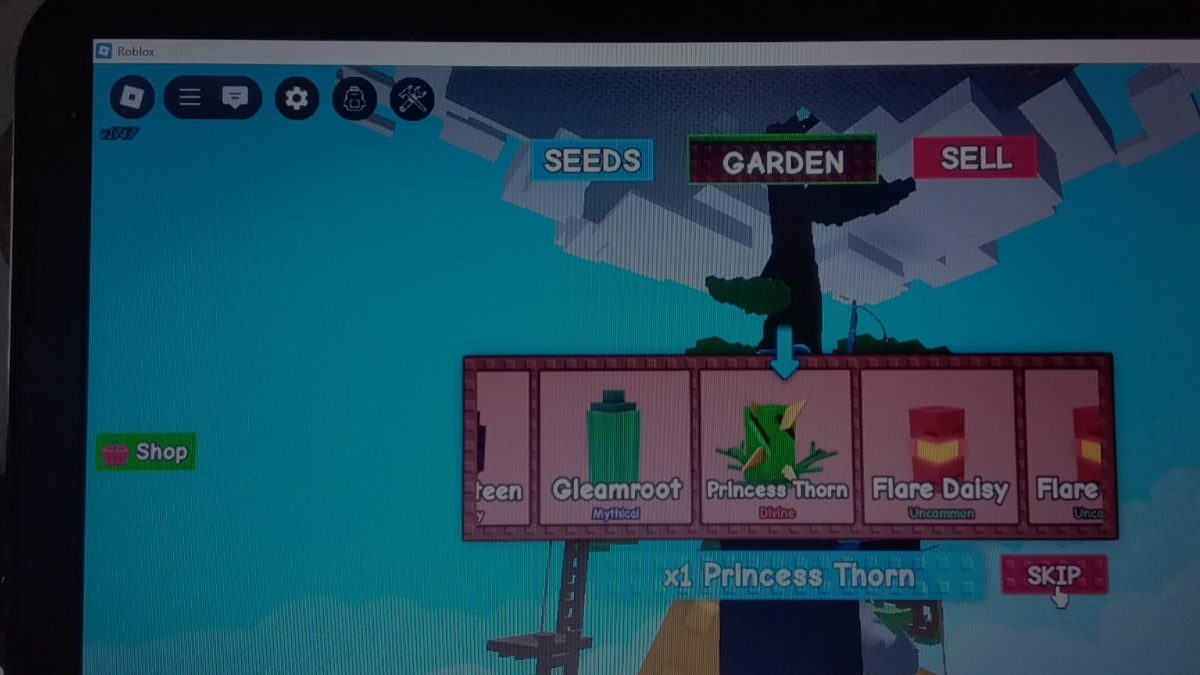Choose the GARDEN button
1200x675 pixels.
click(782, 161)
